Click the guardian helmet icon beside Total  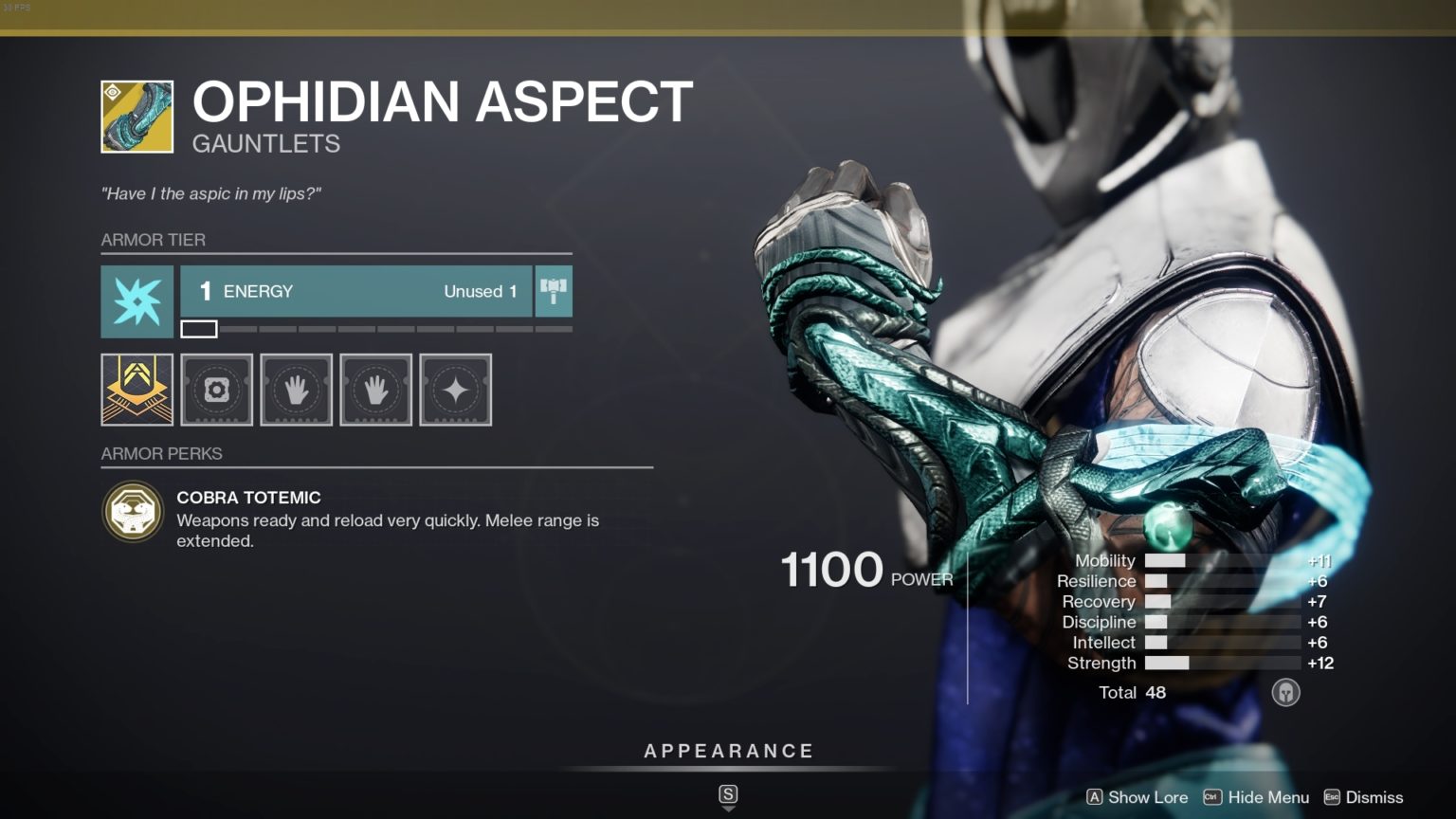[1285, 692]
